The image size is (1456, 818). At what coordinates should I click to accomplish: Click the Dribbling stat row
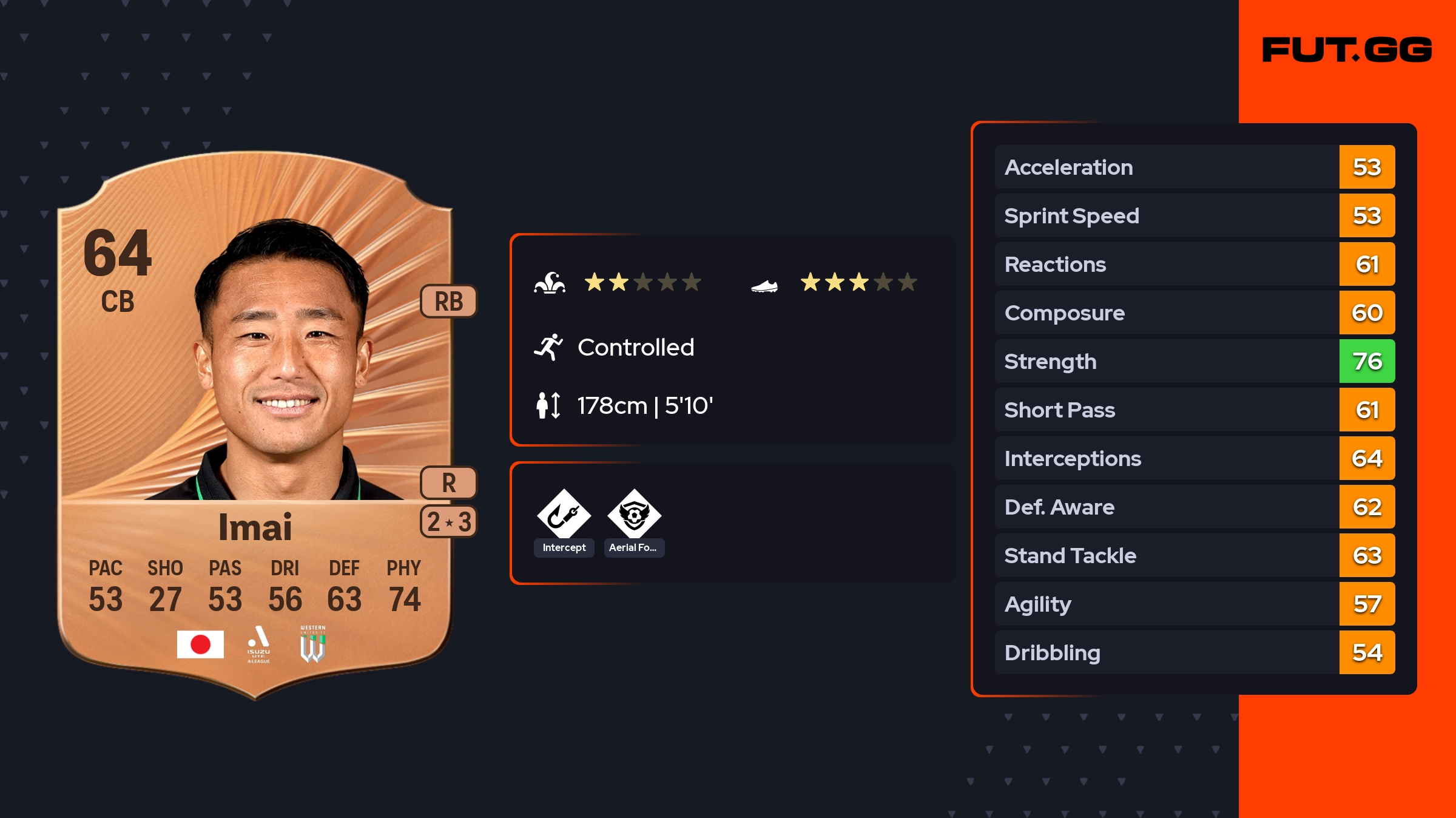1194,652
